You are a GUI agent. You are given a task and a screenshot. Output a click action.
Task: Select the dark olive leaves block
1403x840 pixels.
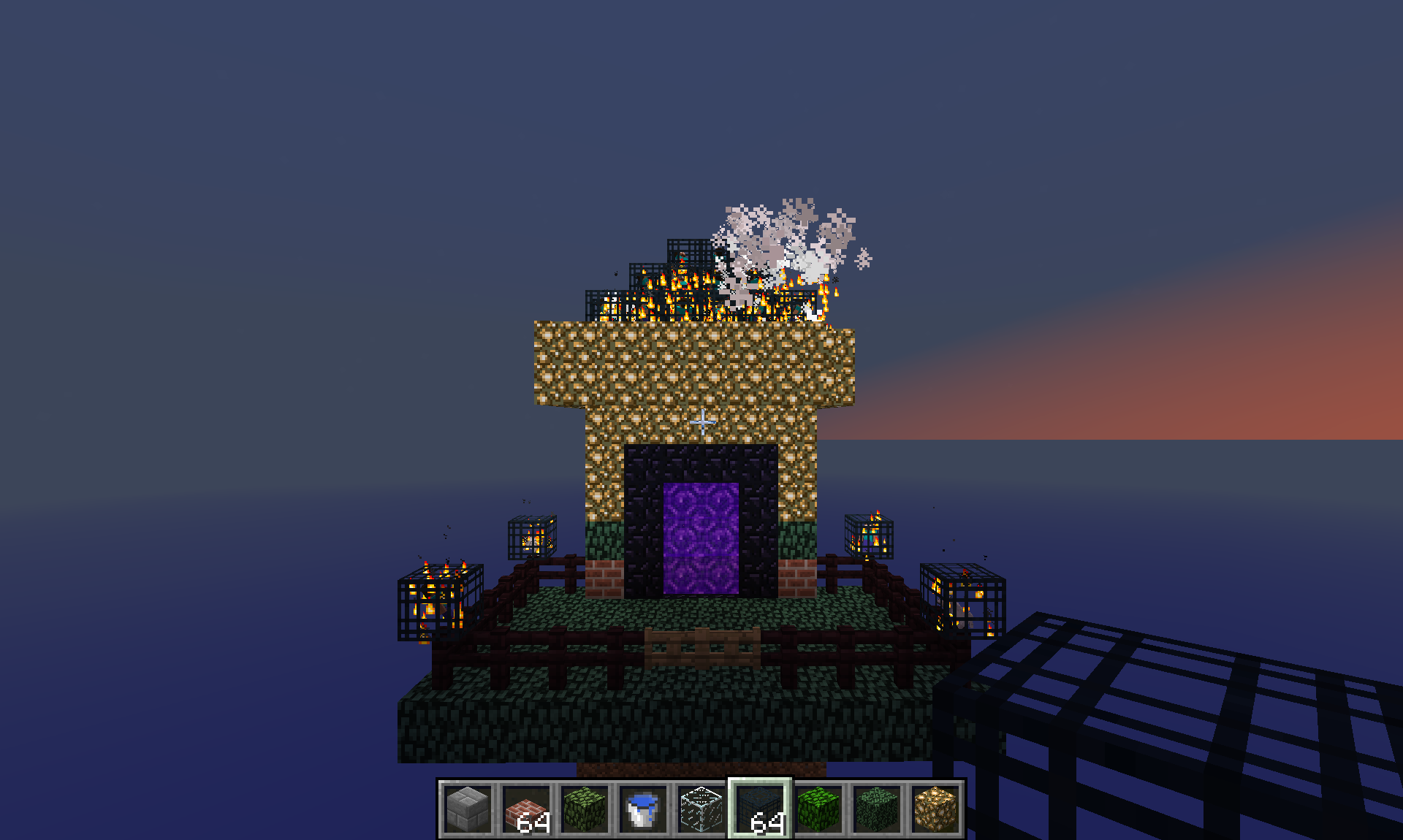(x=585, y=809)
